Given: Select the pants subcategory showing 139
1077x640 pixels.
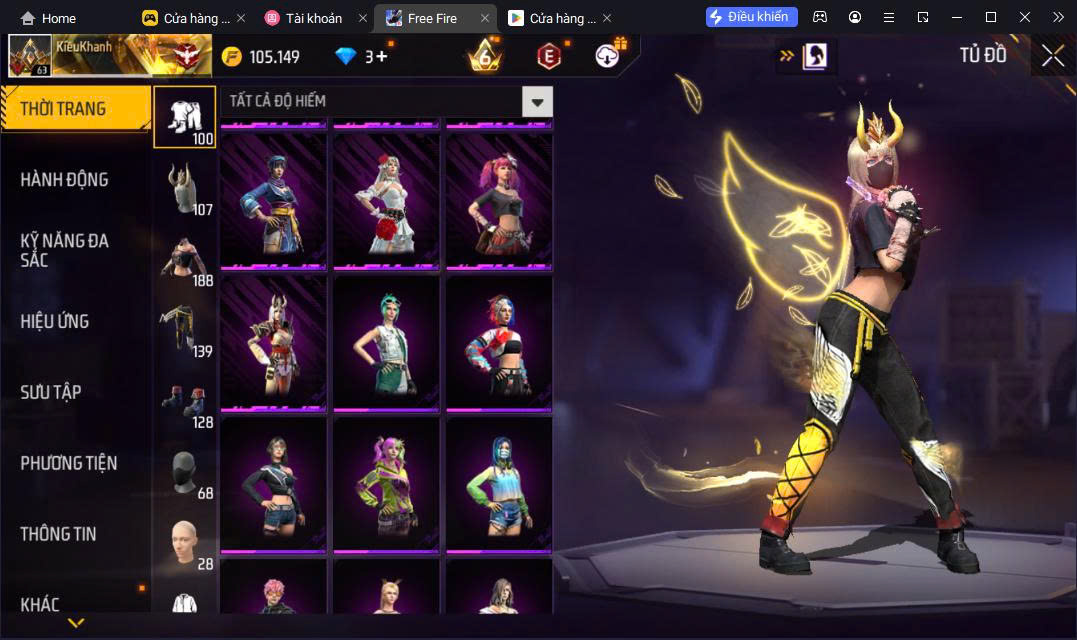Looking at the screenshot, I should 184,330.
